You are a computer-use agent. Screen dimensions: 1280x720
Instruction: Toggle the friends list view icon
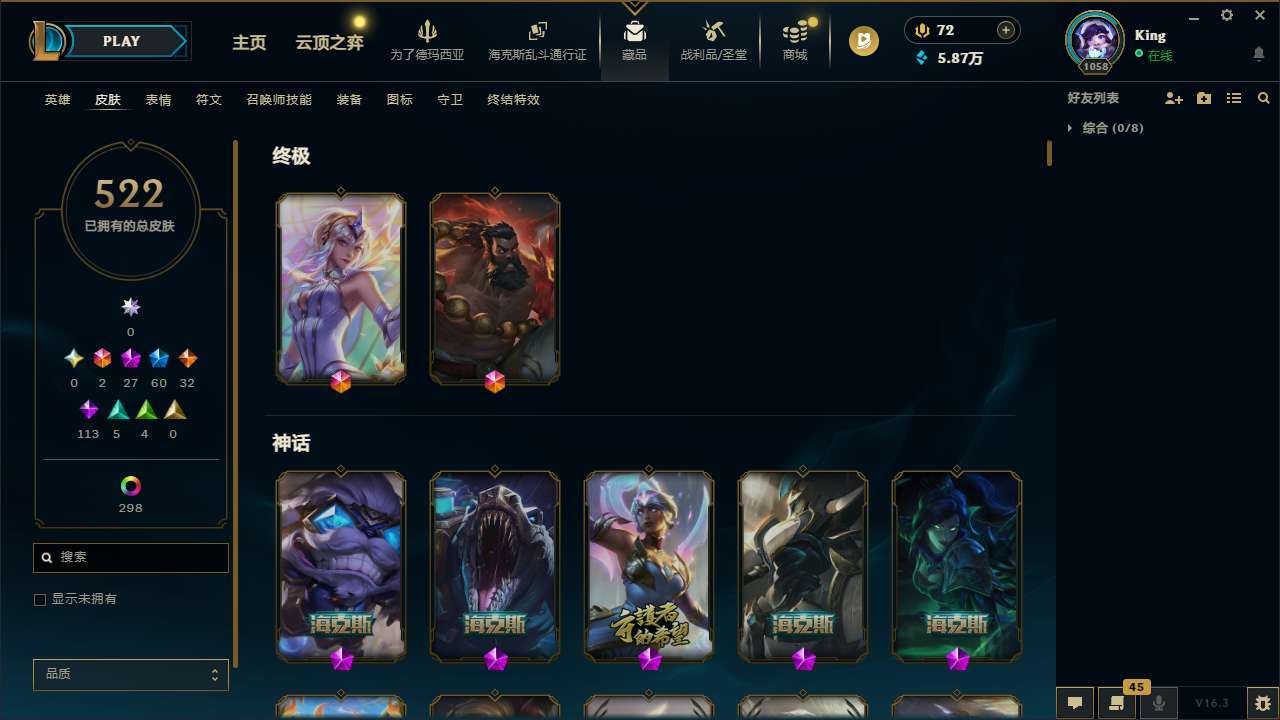click(1234, 98)
